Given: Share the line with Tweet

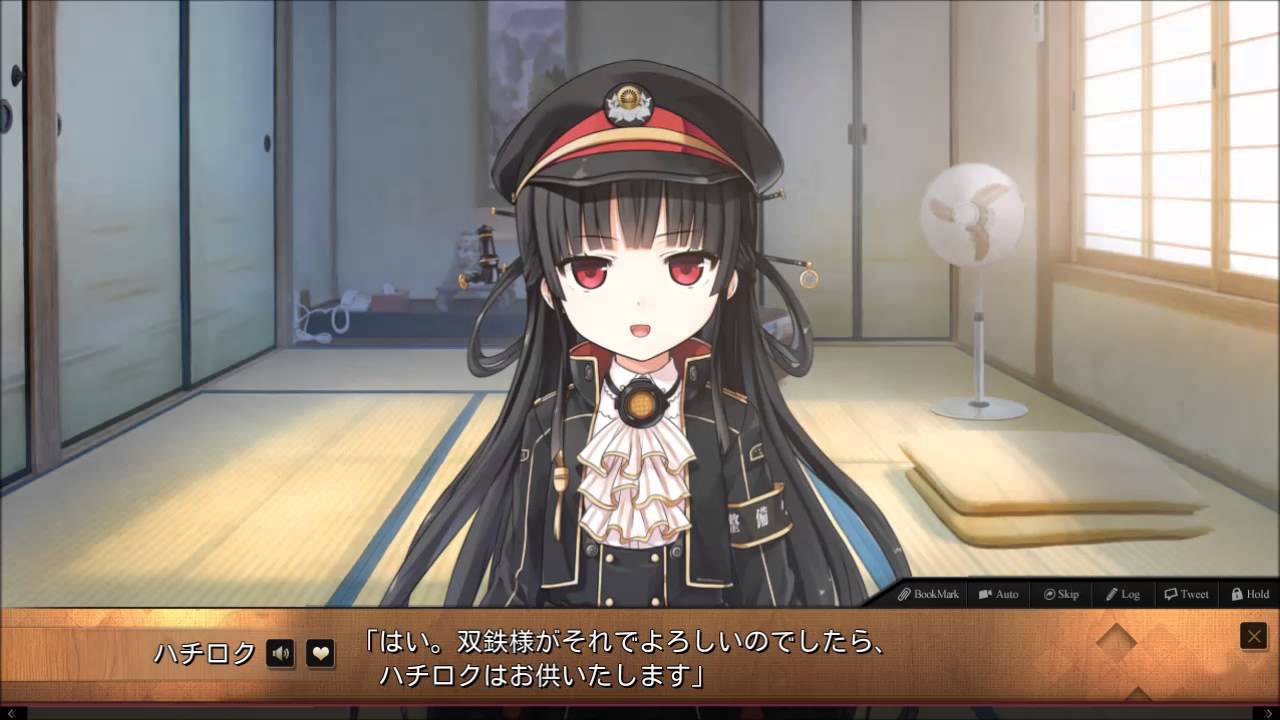Looking at the screenshot, I should pos(1186,594).
